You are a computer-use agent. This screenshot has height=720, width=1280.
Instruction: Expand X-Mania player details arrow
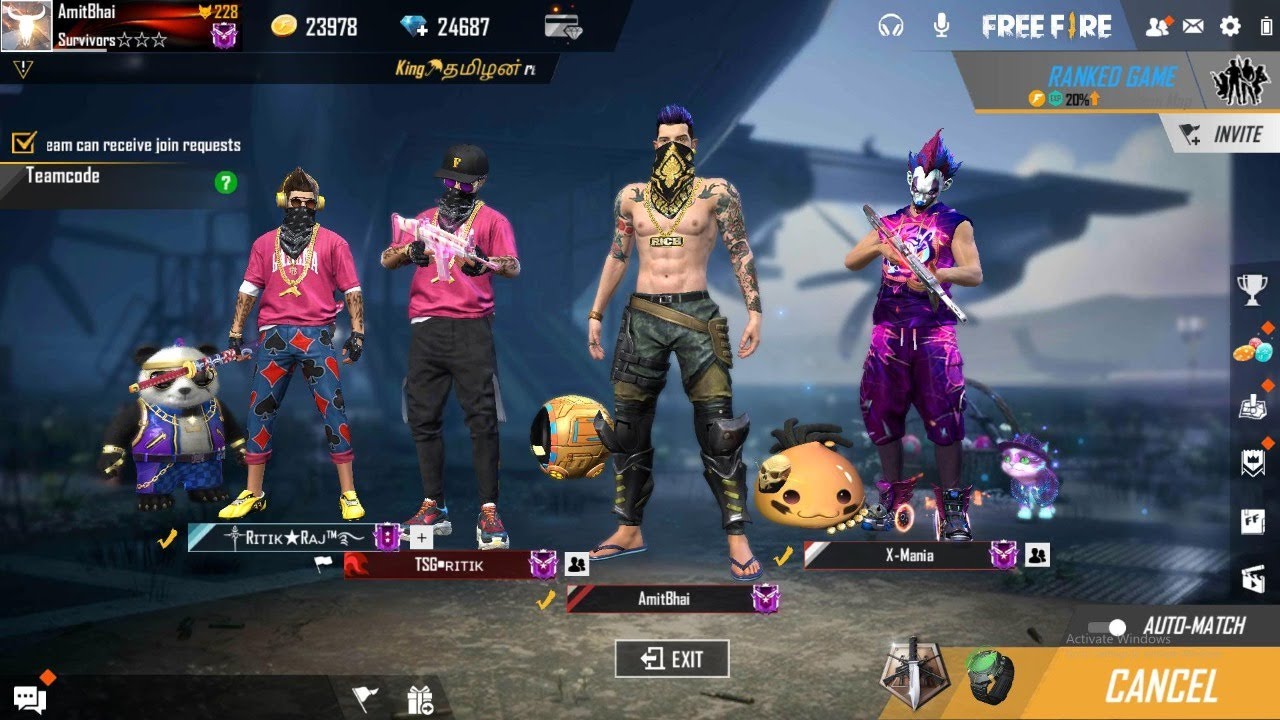point(1040,554)
